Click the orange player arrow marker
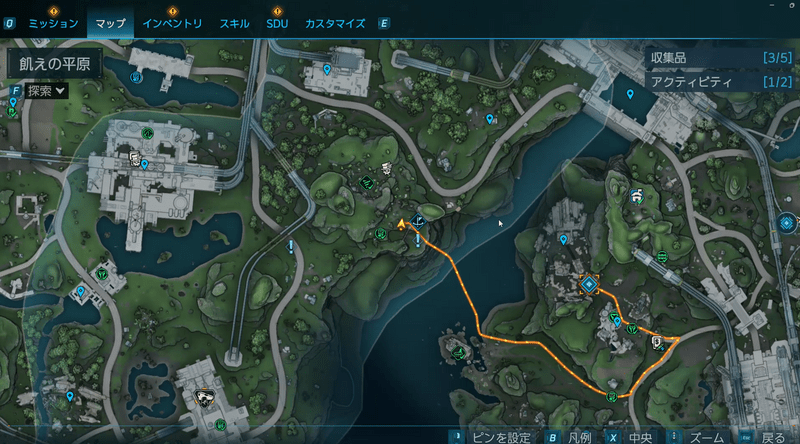Viewport: 800px width, 444px height. 402,224
